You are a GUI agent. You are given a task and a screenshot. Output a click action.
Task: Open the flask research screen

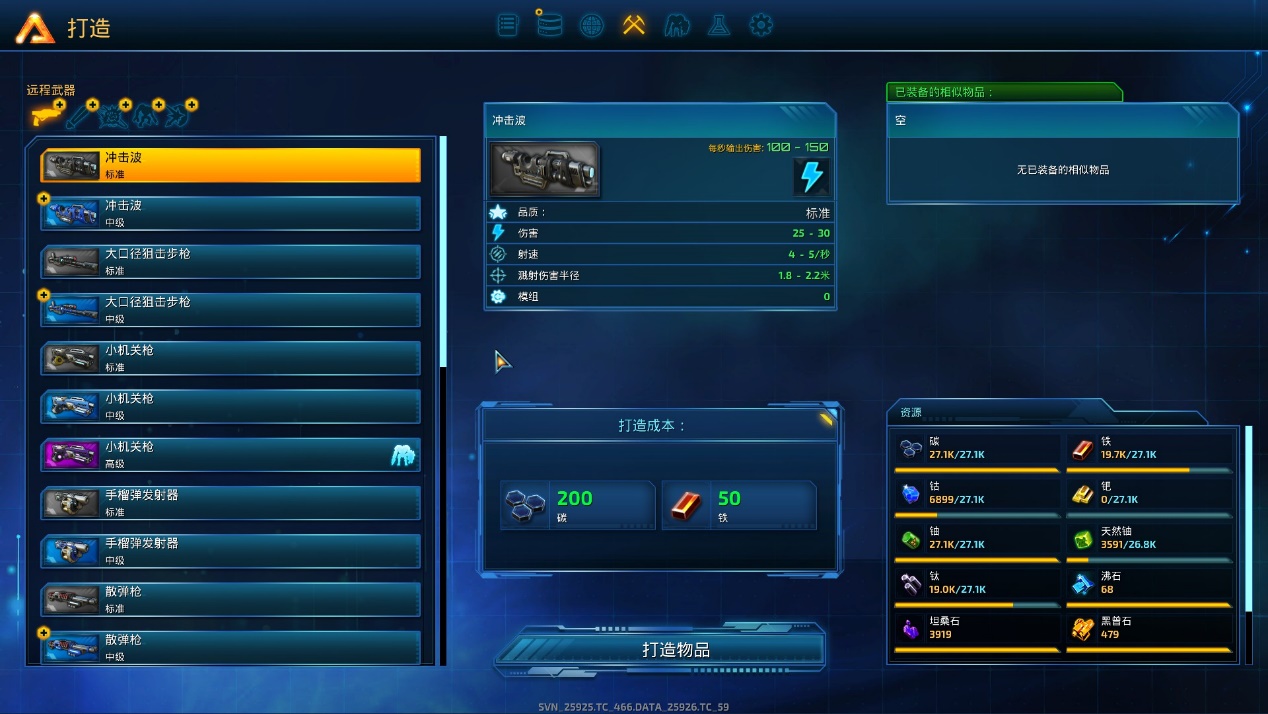coord(718,25)
